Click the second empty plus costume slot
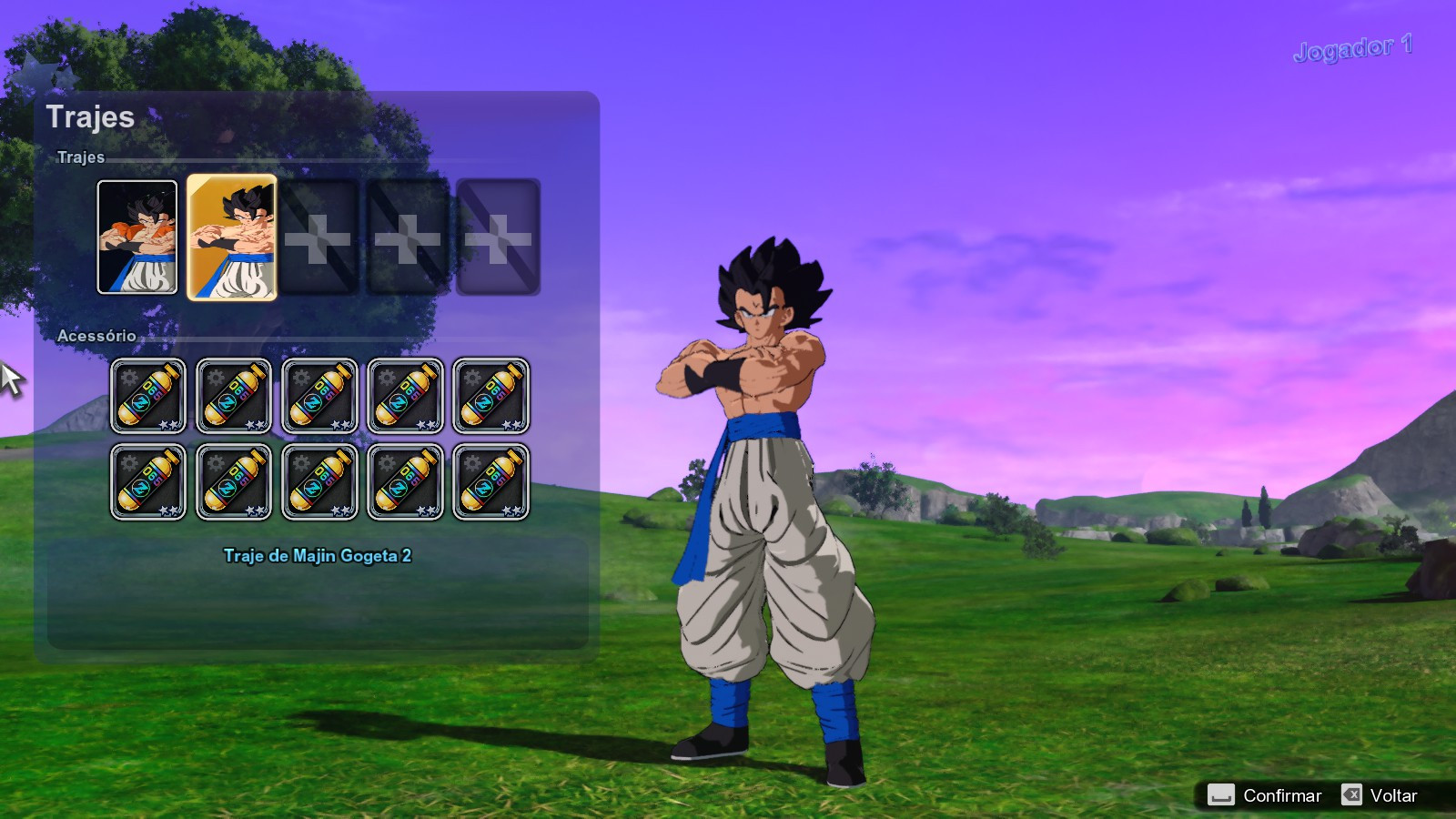 (x=406, y=238)
